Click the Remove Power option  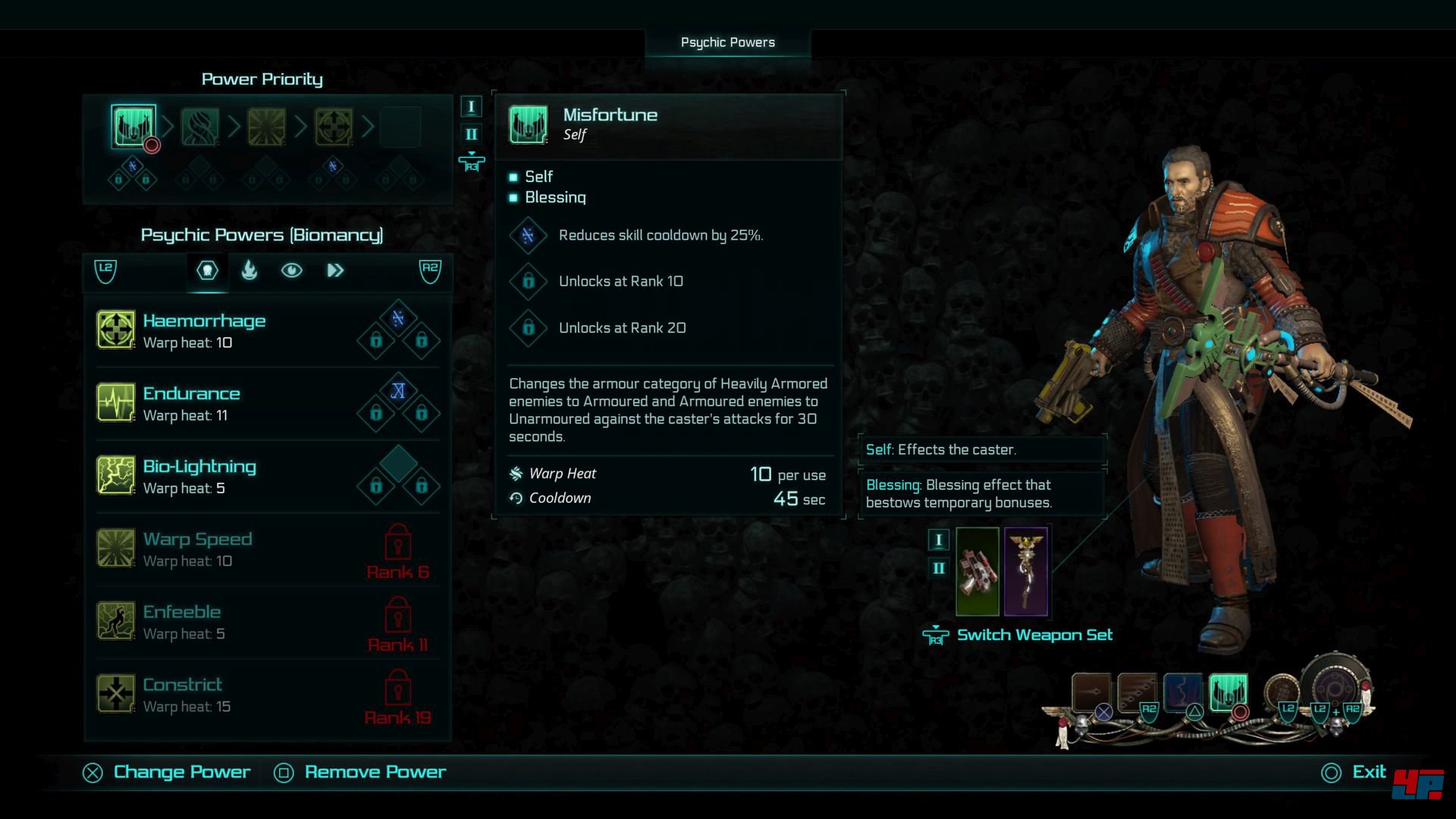pos(375,772)
